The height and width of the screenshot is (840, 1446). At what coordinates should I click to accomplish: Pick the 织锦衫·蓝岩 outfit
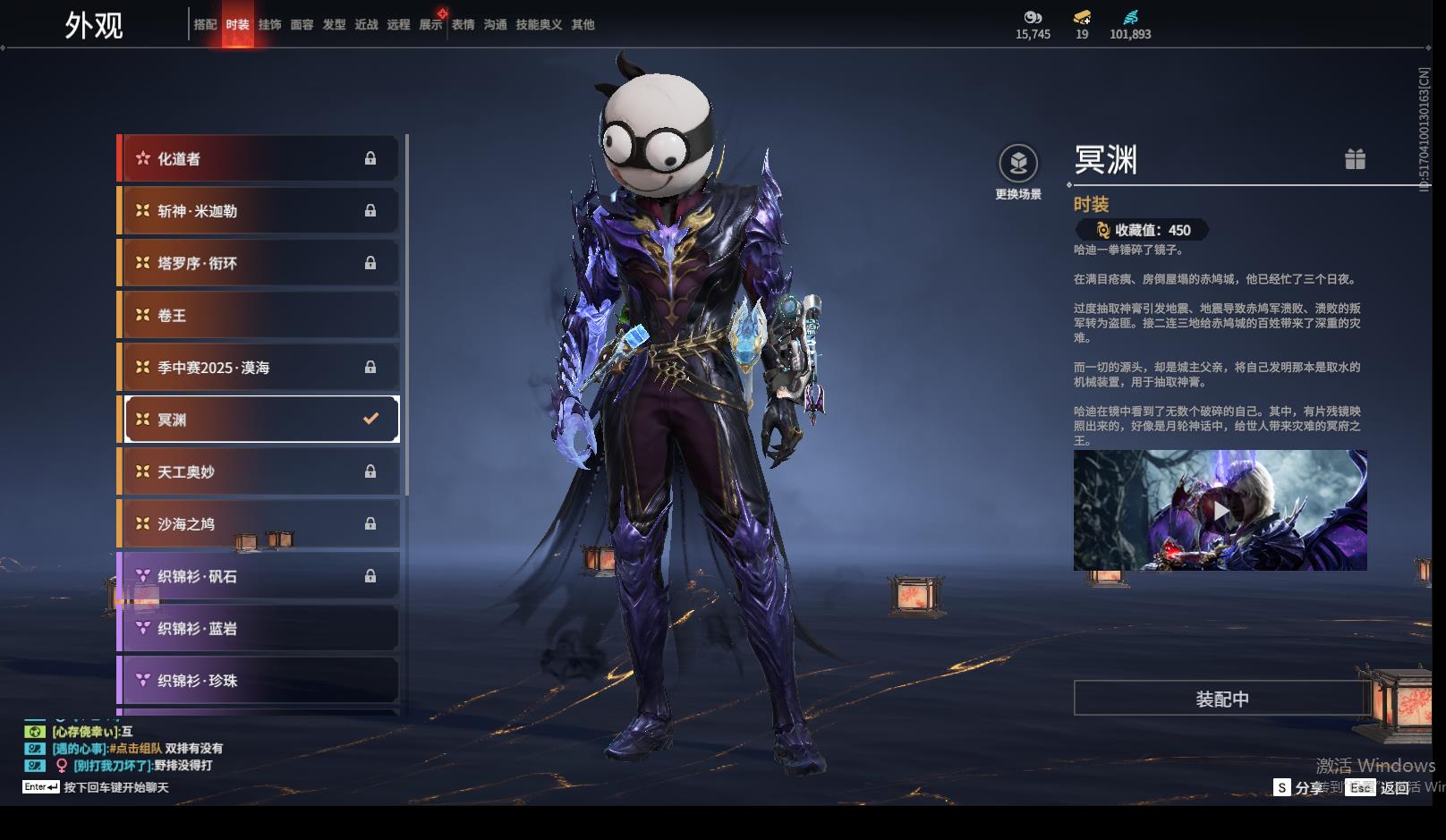[259, 628]
